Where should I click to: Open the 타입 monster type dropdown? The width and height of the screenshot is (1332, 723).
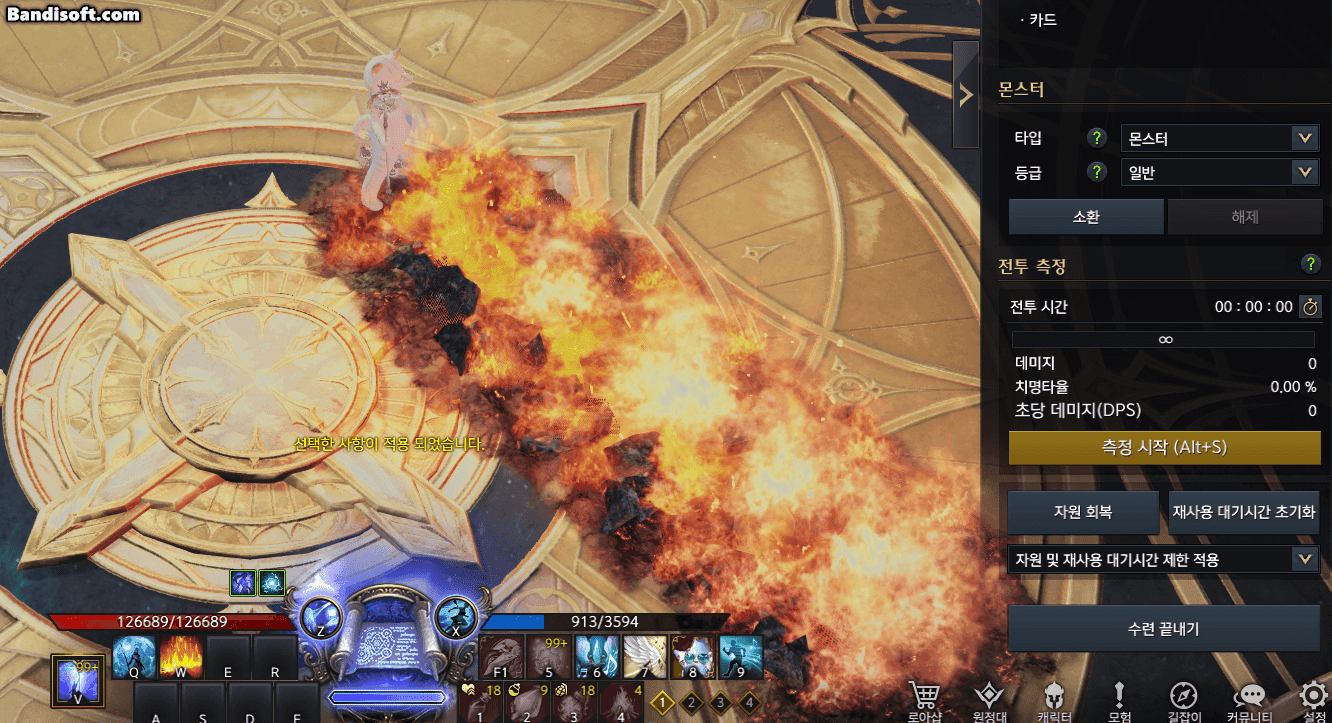pos(1219,138)
